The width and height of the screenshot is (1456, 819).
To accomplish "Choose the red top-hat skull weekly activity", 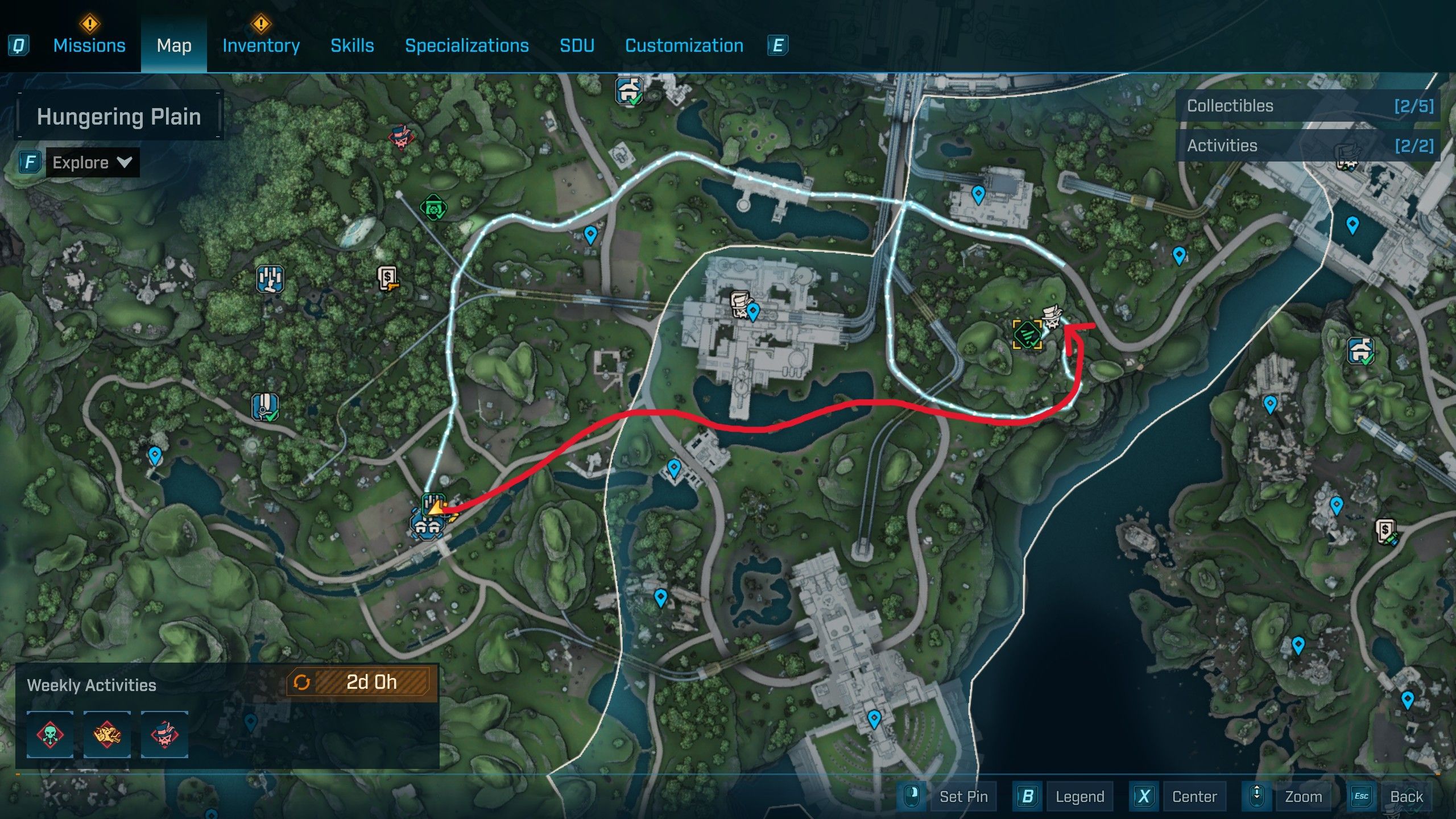I will 164,734.
